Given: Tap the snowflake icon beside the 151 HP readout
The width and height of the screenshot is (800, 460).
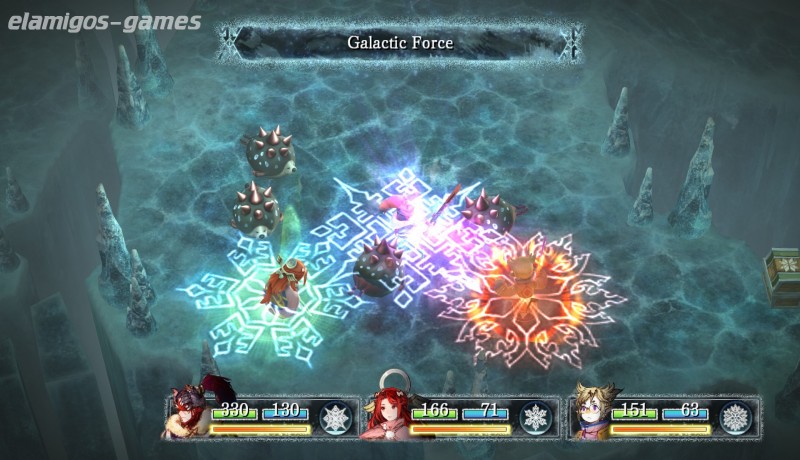Looking at the screenshot, I should pyautogui.click(x=737, y=416).
